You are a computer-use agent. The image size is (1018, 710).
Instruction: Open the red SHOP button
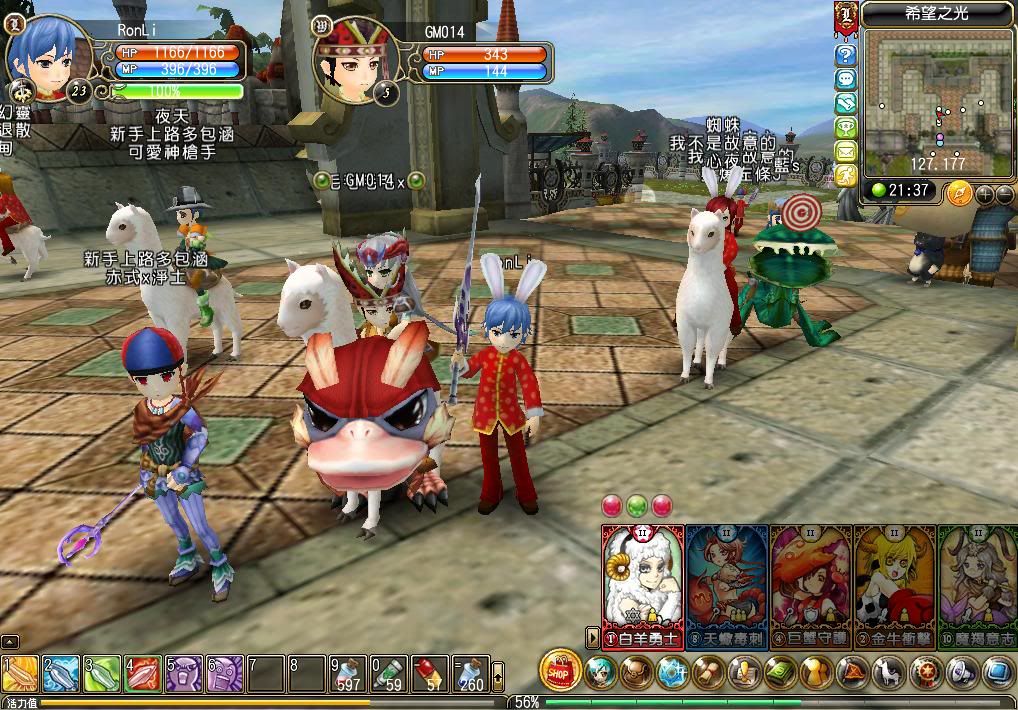coord(559,669)
